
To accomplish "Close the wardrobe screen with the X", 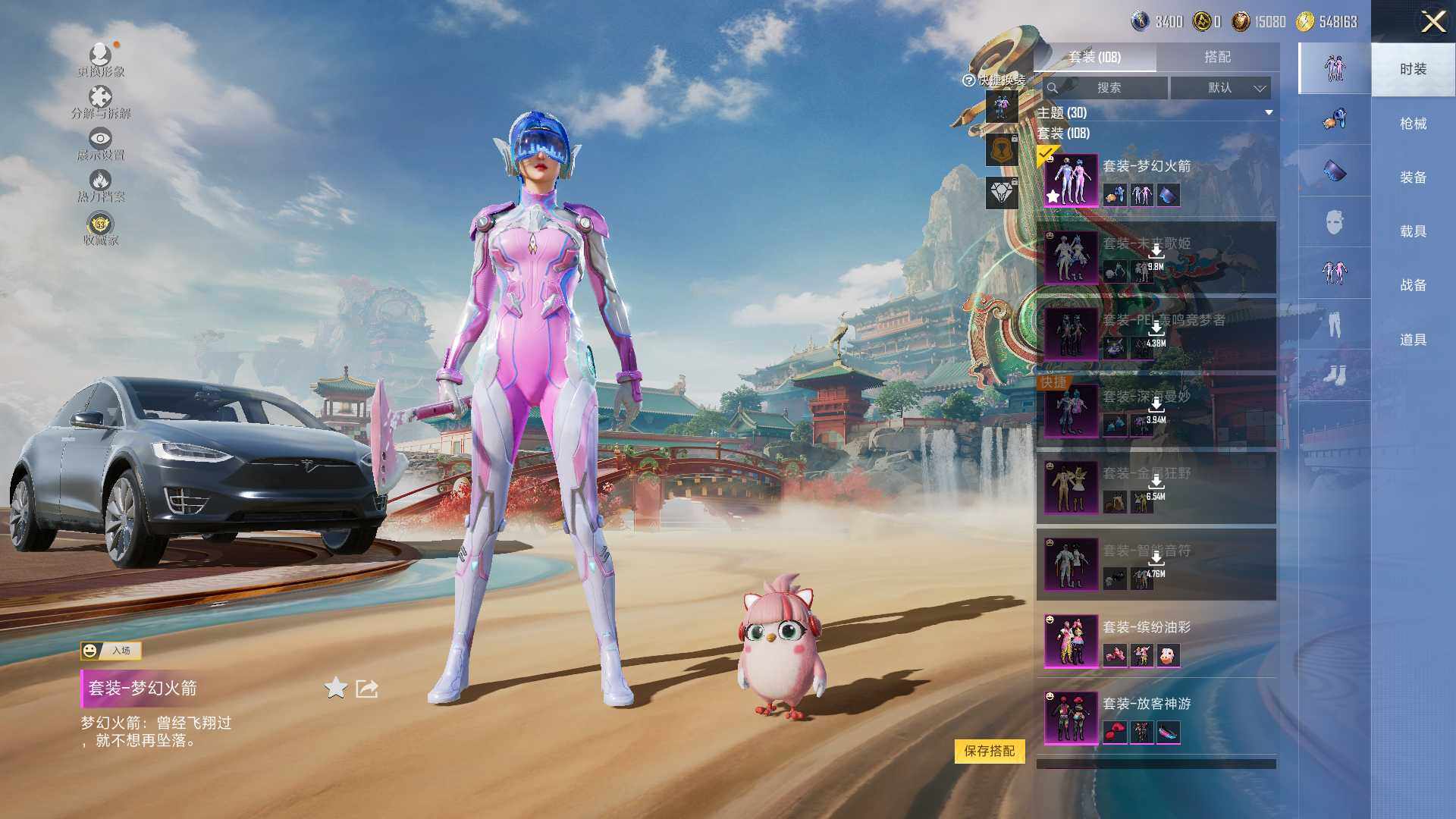I will [x=1432, y=21].
